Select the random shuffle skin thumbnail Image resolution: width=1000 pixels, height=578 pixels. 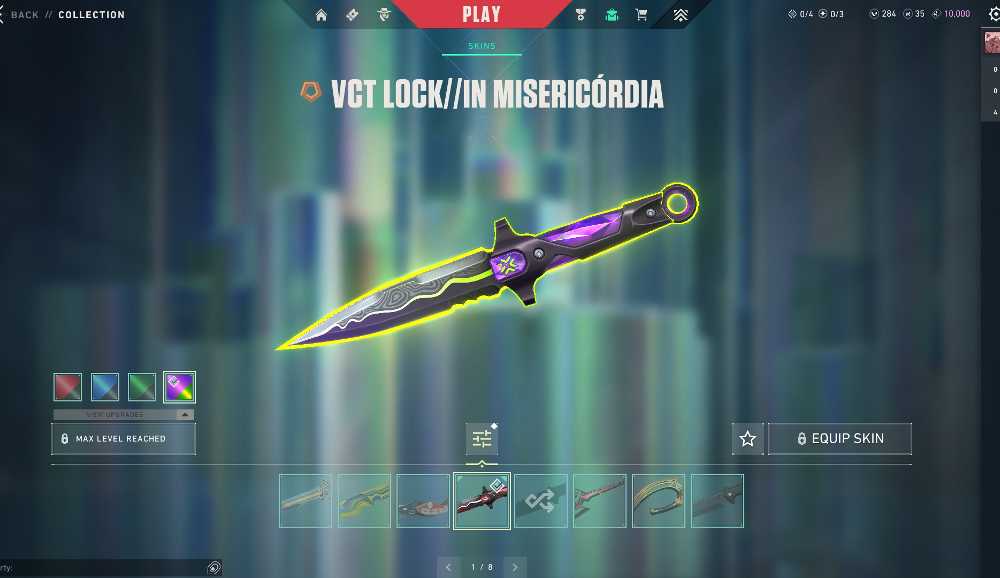click(541, 501)
